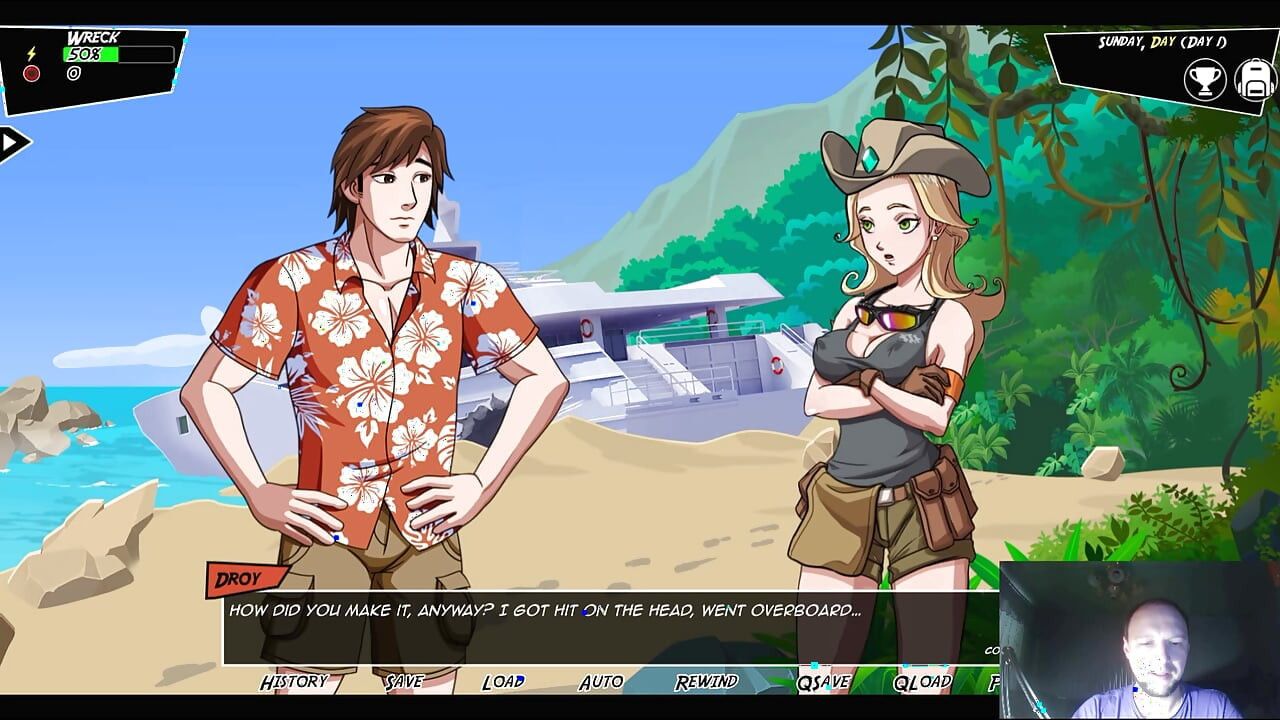This screenshot has width=1280, height=720.
Task: Click the Save button
Action: pos(404,682)
